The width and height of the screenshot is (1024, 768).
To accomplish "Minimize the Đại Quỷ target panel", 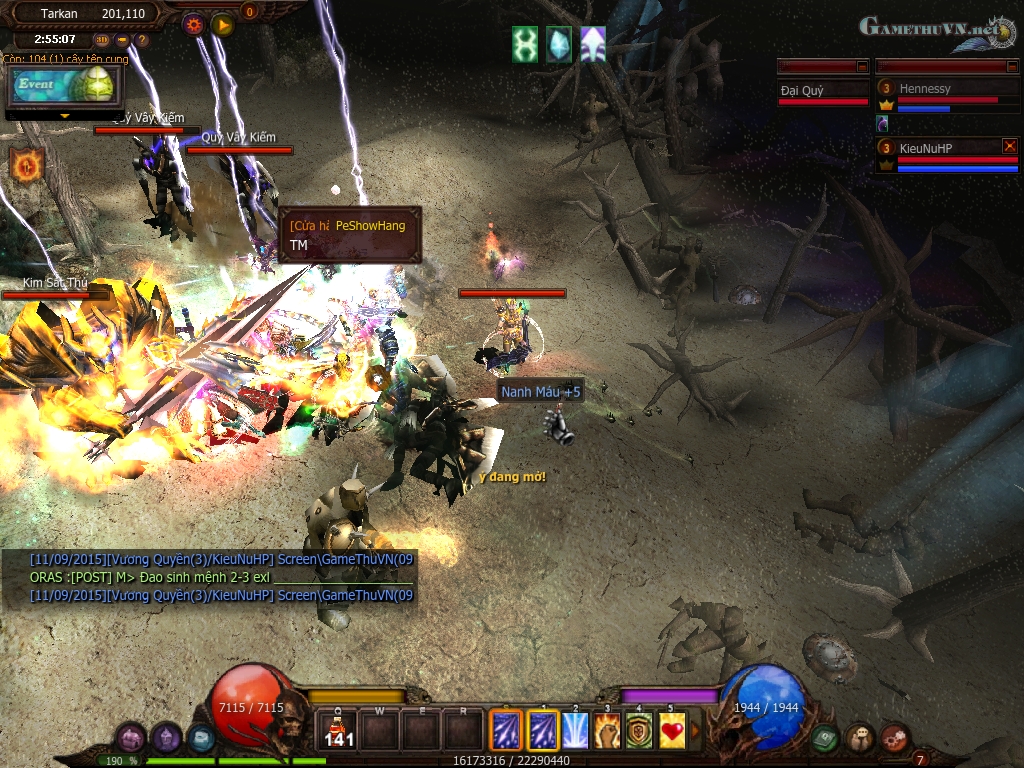I will pyautogui.click(x=862, y=66).
